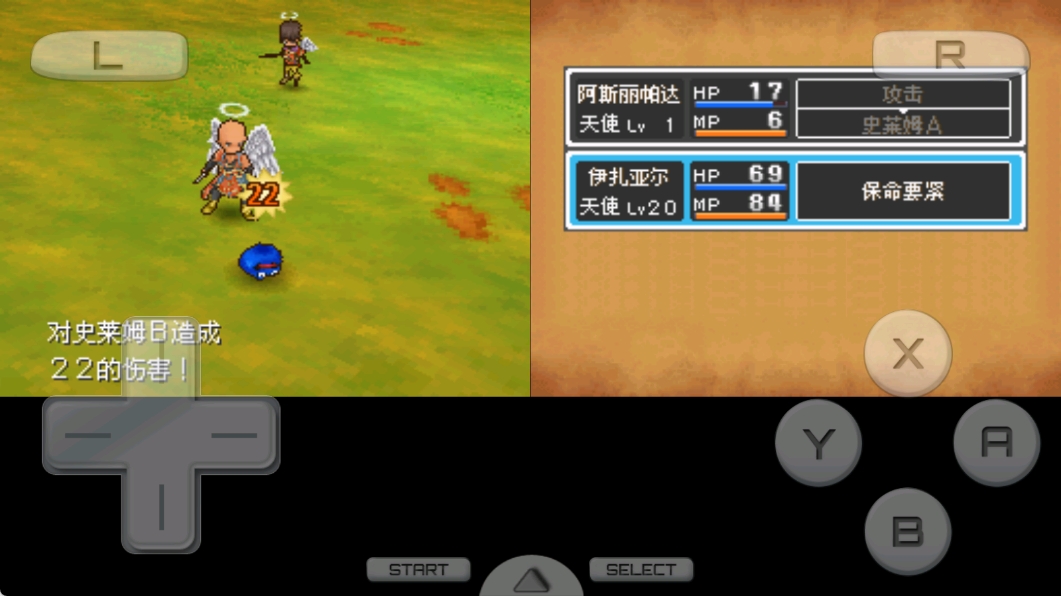Tap the SELECT button
1061x596 pixels.
tap(641, 570)
